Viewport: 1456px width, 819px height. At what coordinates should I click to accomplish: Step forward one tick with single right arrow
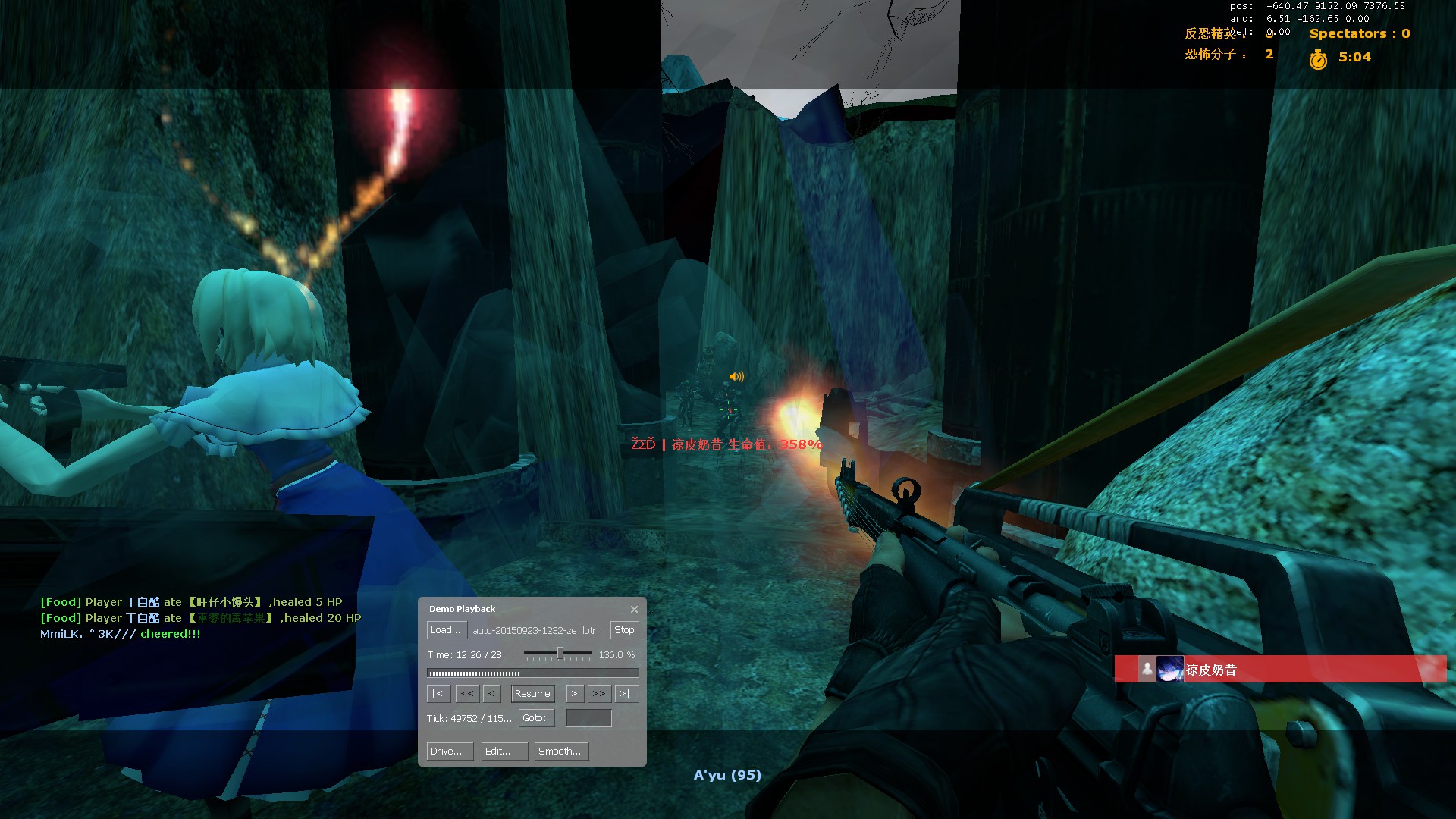(574, 694)
